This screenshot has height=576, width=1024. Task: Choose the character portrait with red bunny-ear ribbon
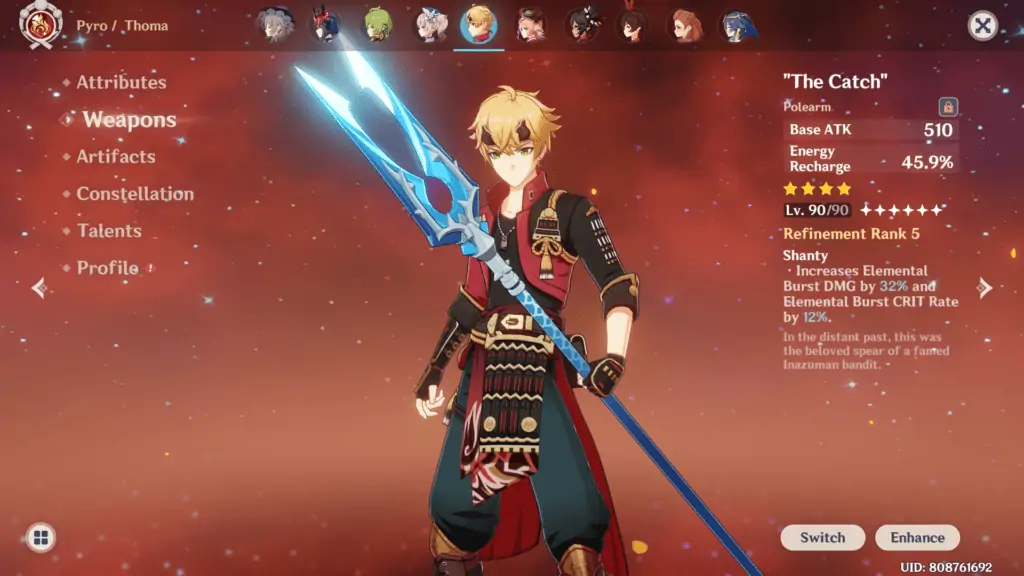coord(634,25)
